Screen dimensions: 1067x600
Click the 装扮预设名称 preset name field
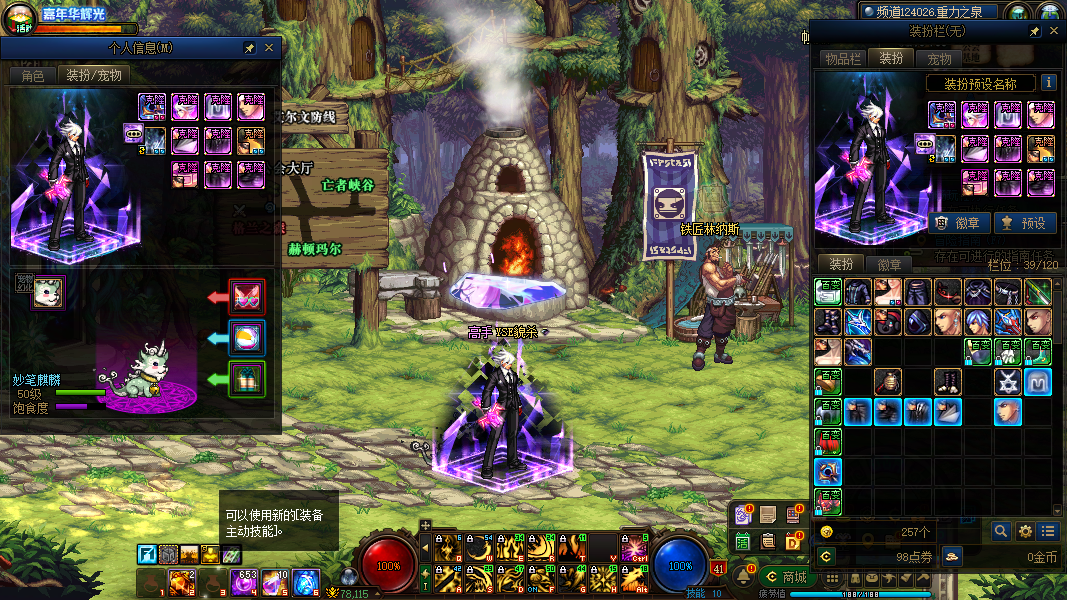[980, 84]
